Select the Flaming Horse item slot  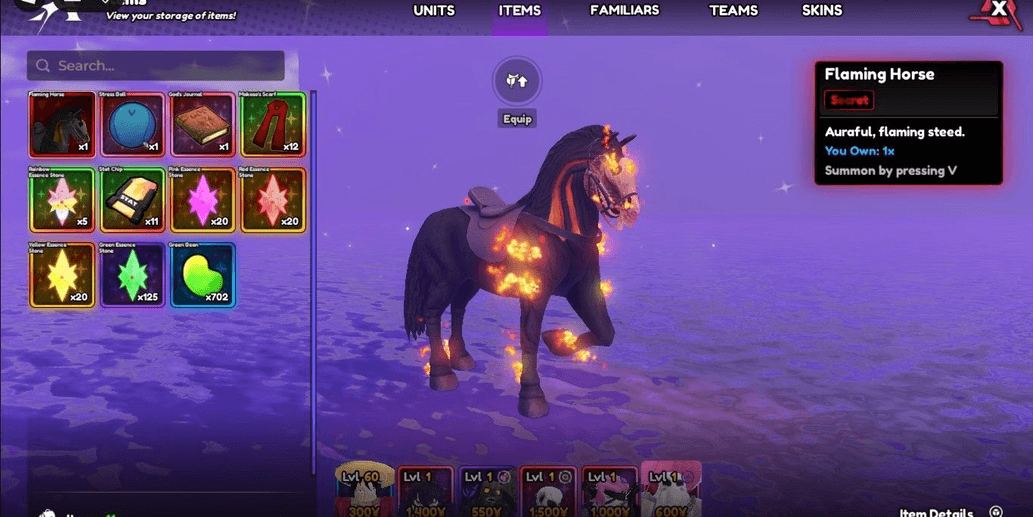pyautogui.click(x=62, y=125)
